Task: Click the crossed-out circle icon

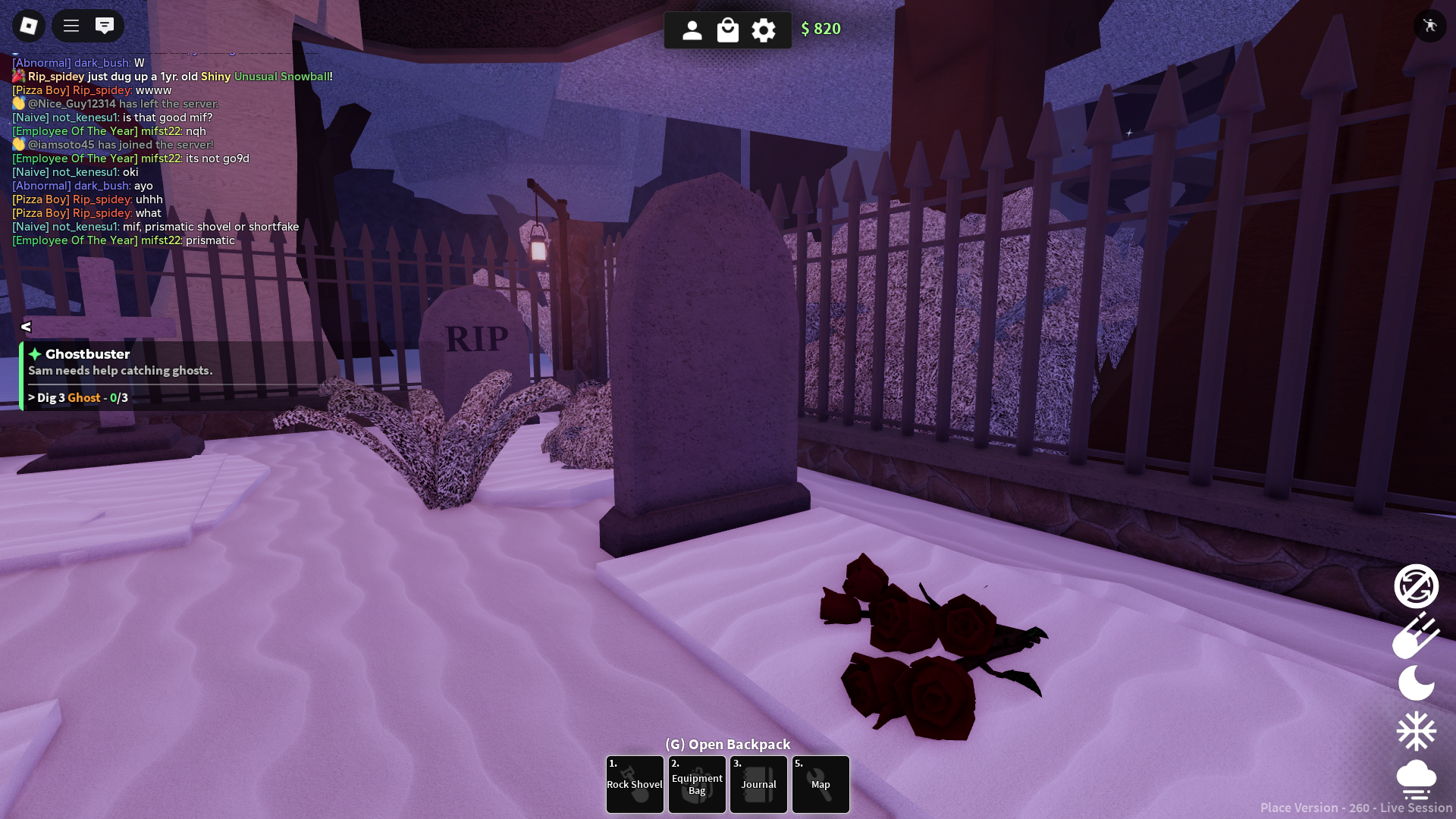Action: point(1416,586)
